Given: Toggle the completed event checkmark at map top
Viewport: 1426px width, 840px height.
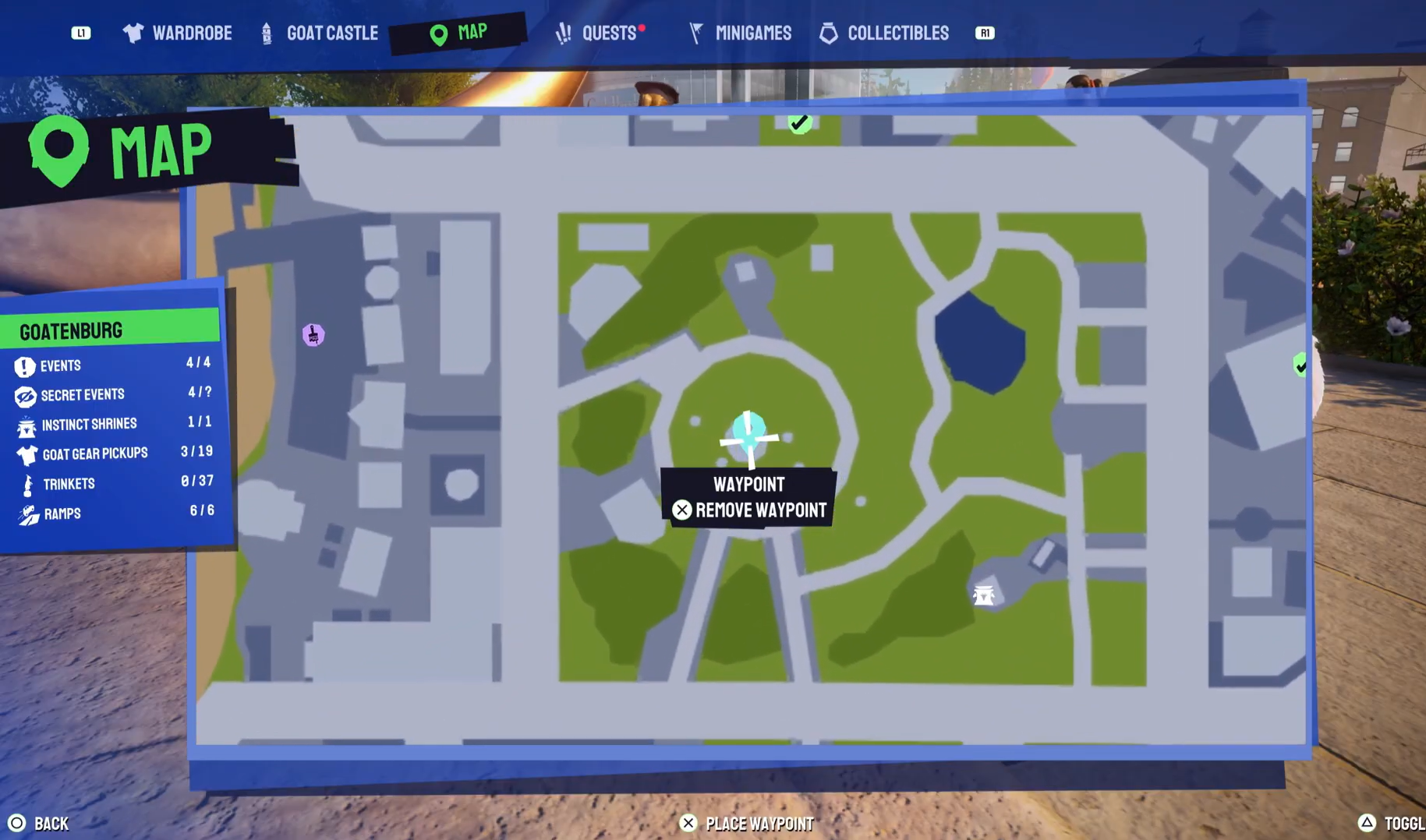Looking at the screenshot, I should 800,122.
